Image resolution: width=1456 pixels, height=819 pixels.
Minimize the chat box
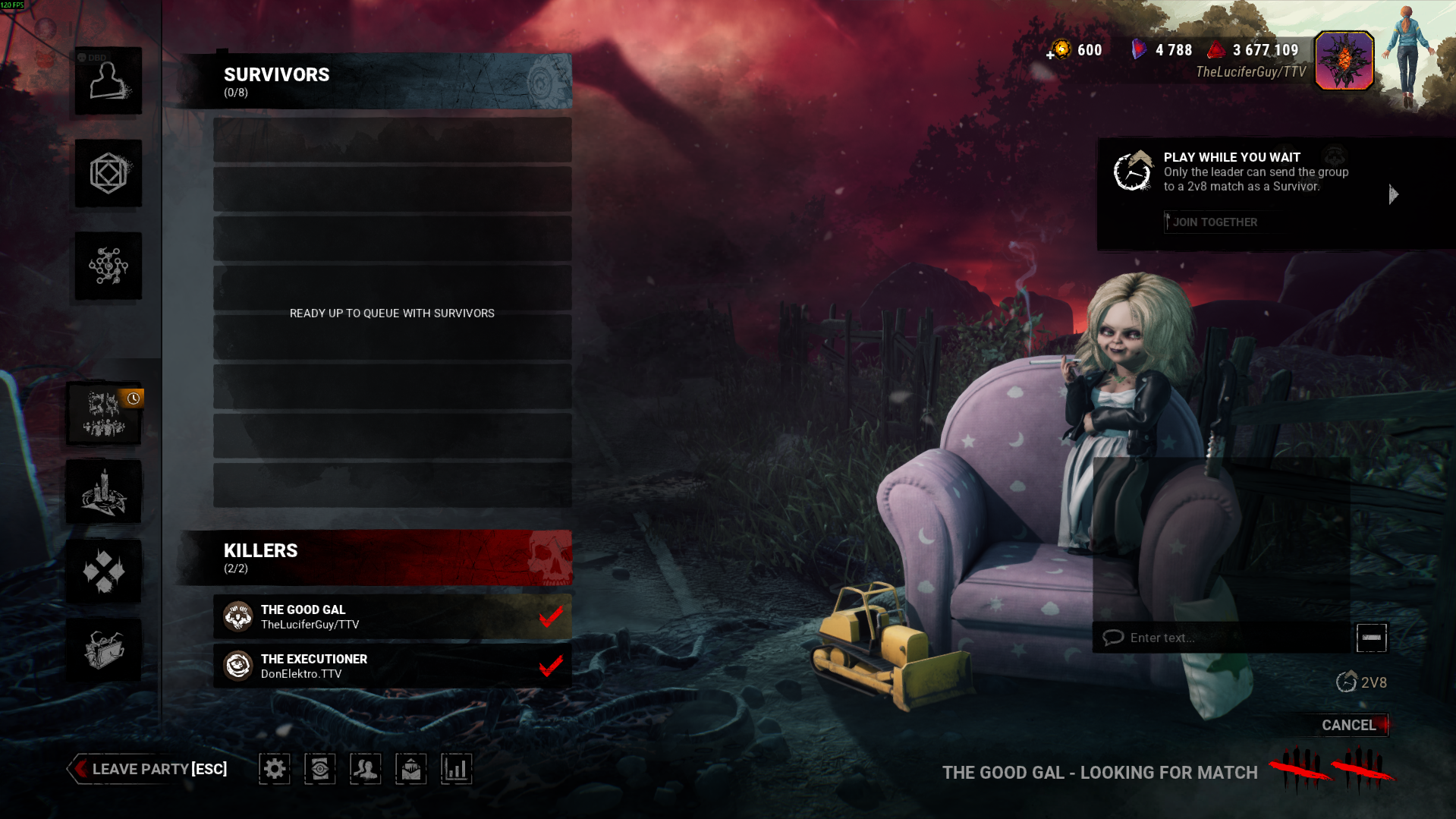click(1371, 638)
